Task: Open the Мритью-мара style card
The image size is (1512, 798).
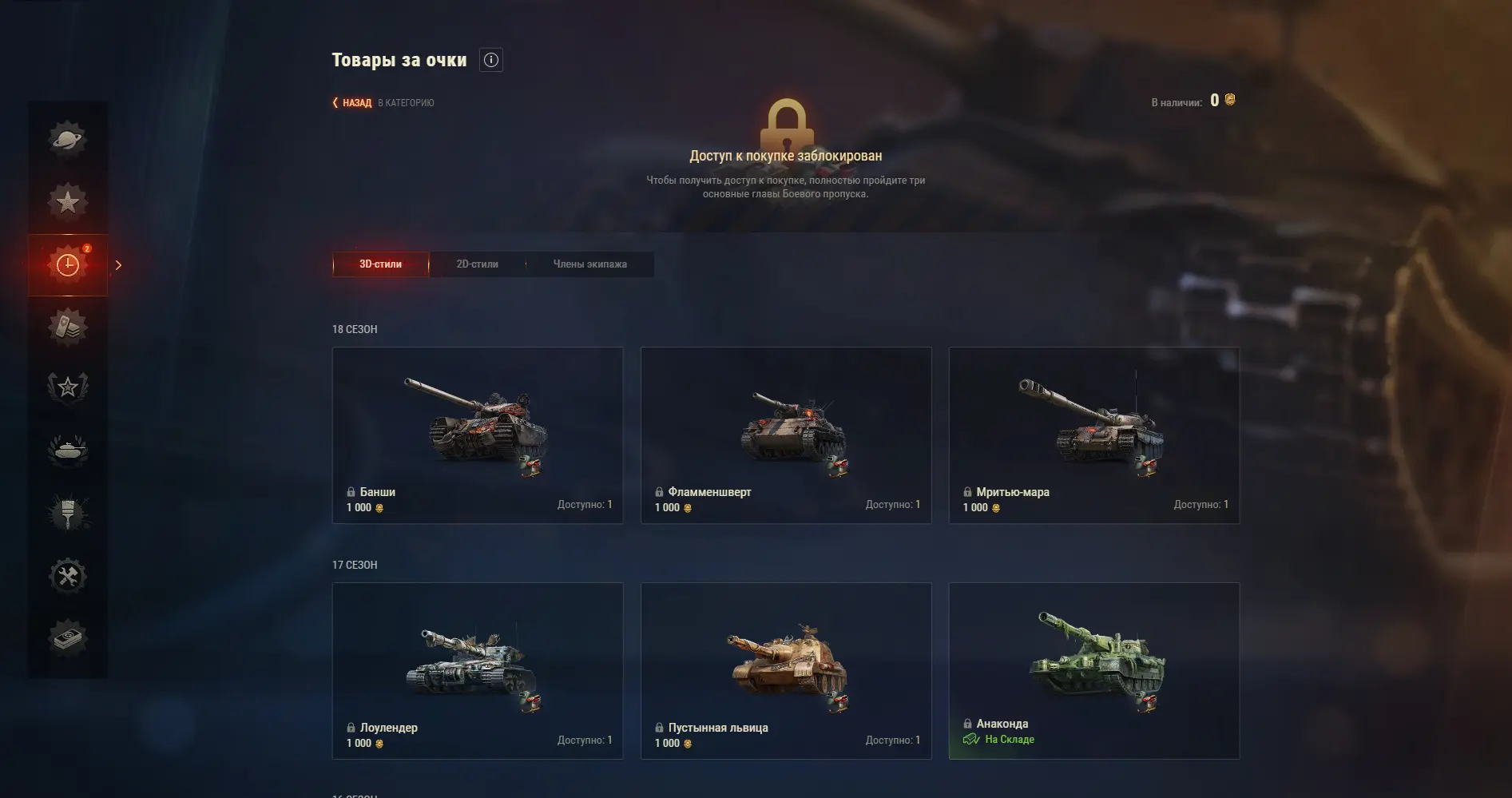Action: 1093,435
